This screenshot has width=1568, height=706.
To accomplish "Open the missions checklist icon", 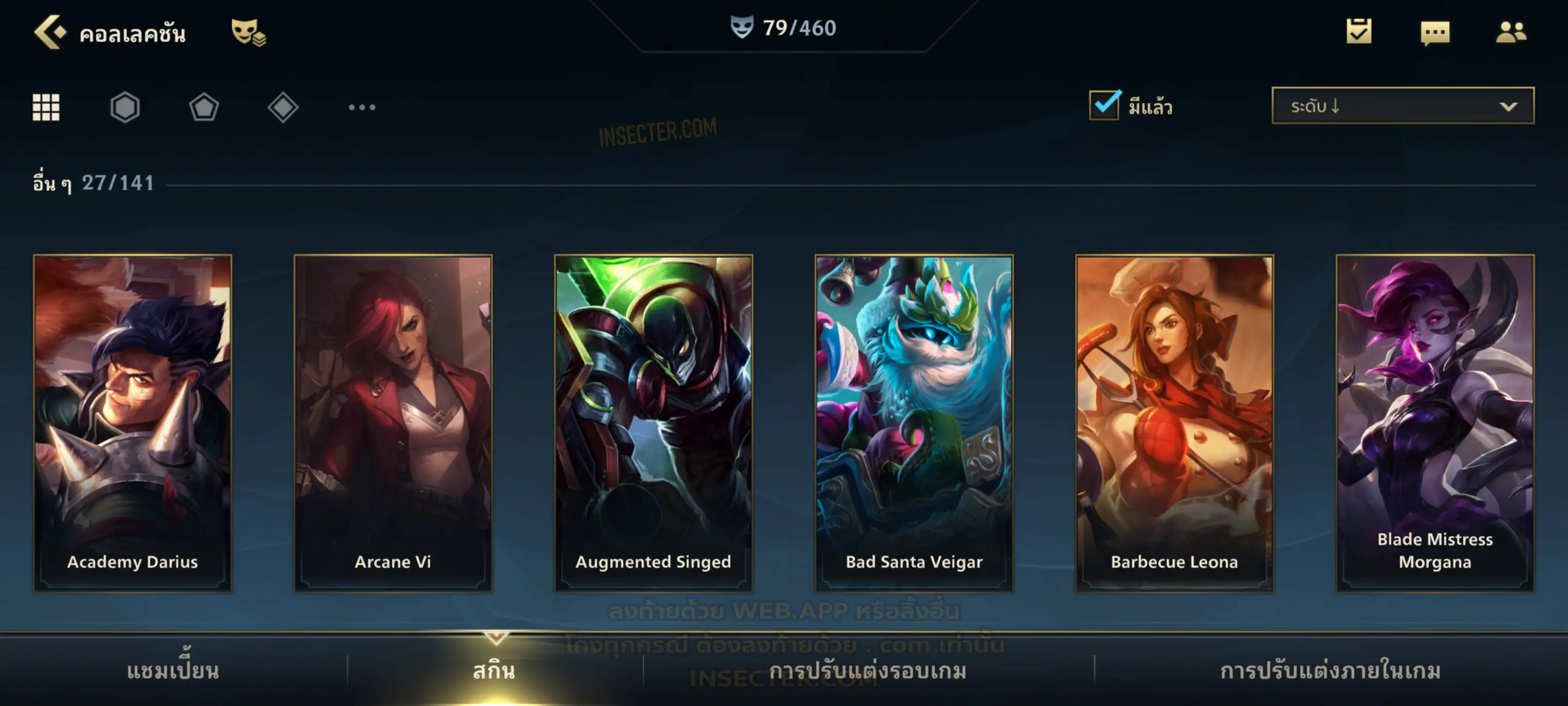I will click(1359, 31).
